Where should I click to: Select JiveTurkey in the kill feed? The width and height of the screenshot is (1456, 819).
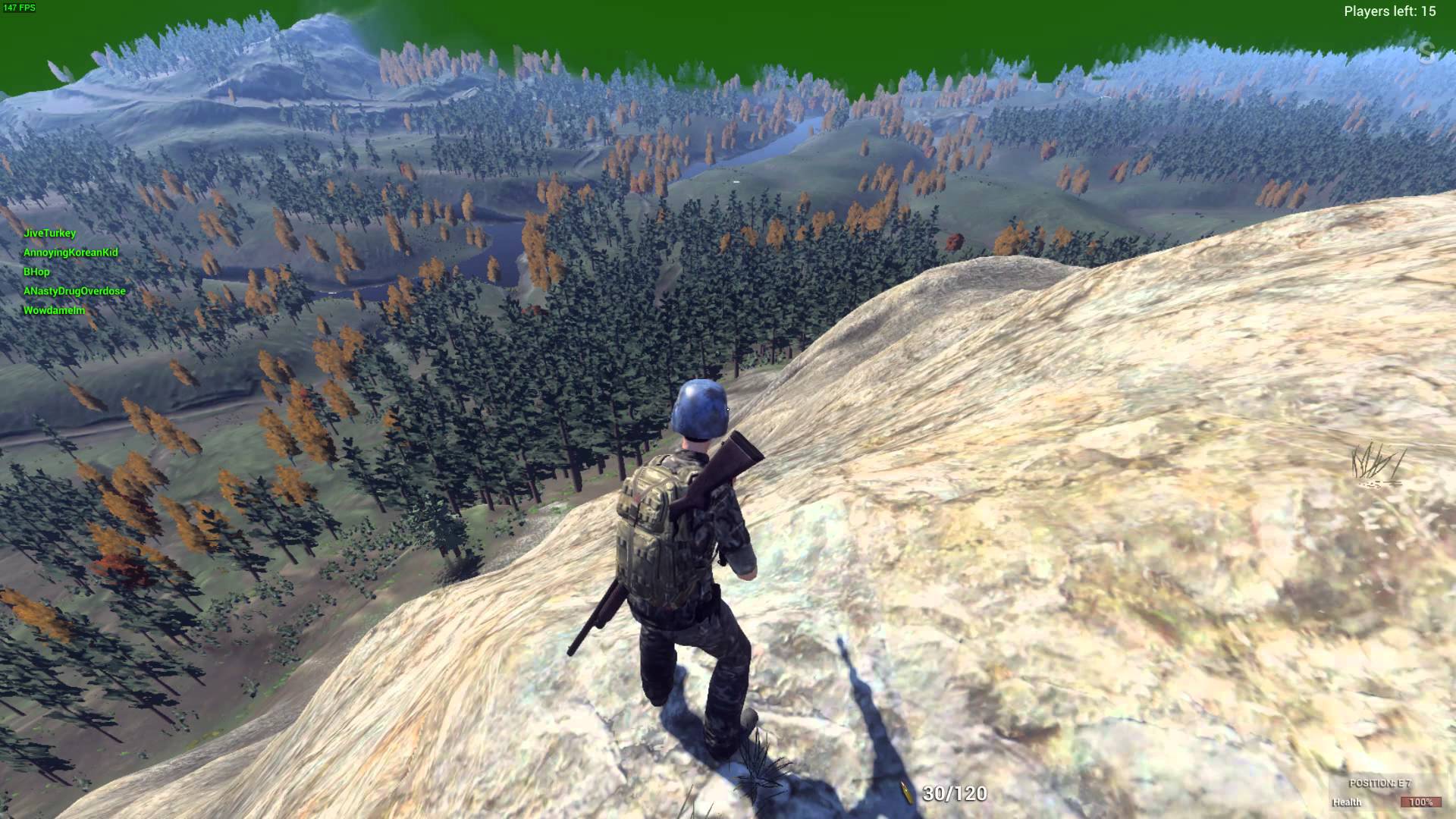(x=51, y=234)
